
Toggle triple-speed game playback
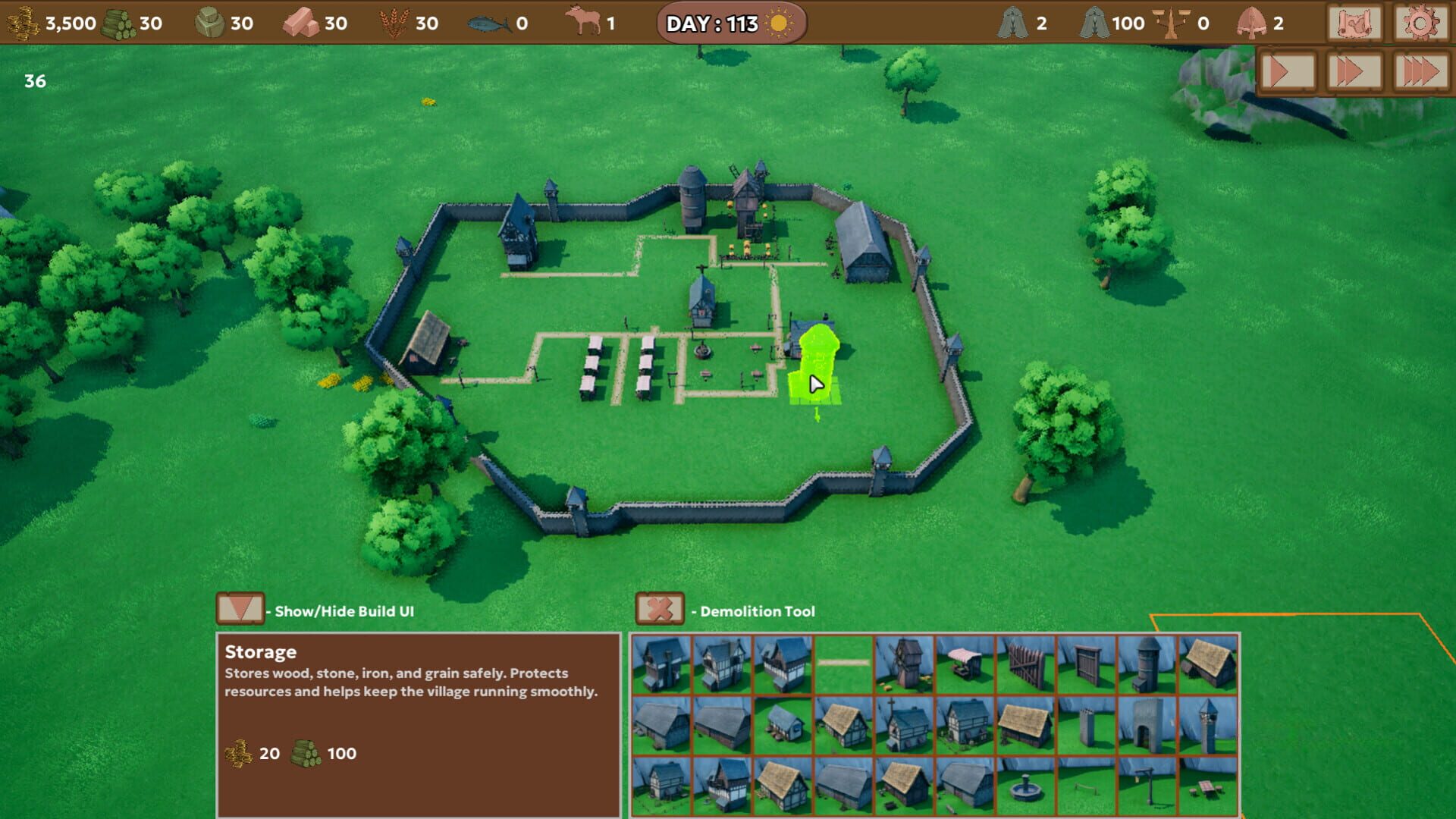[1419, 73]
